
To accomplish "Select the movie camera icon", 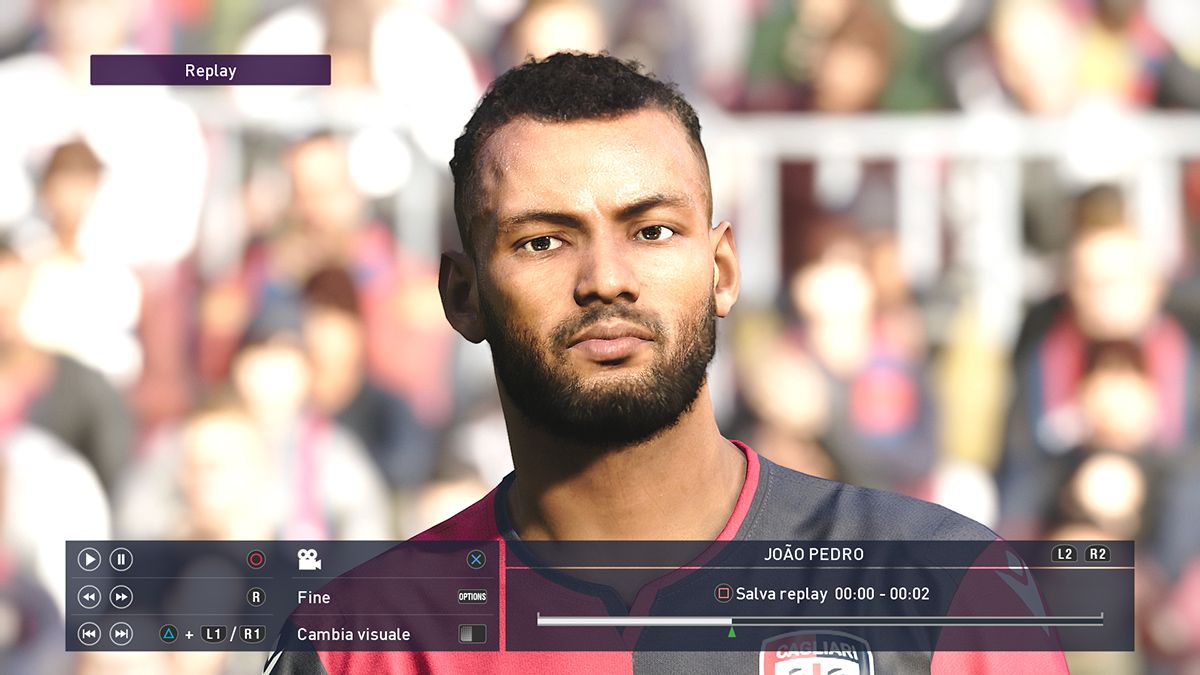I will pos(309,560).
